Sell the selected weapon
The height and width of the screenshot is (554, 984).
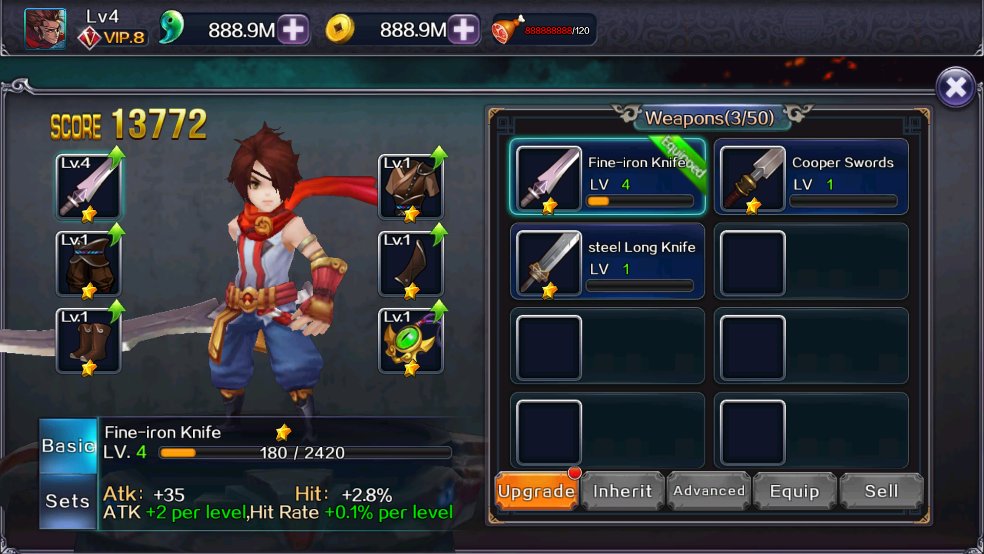point(881,491)
